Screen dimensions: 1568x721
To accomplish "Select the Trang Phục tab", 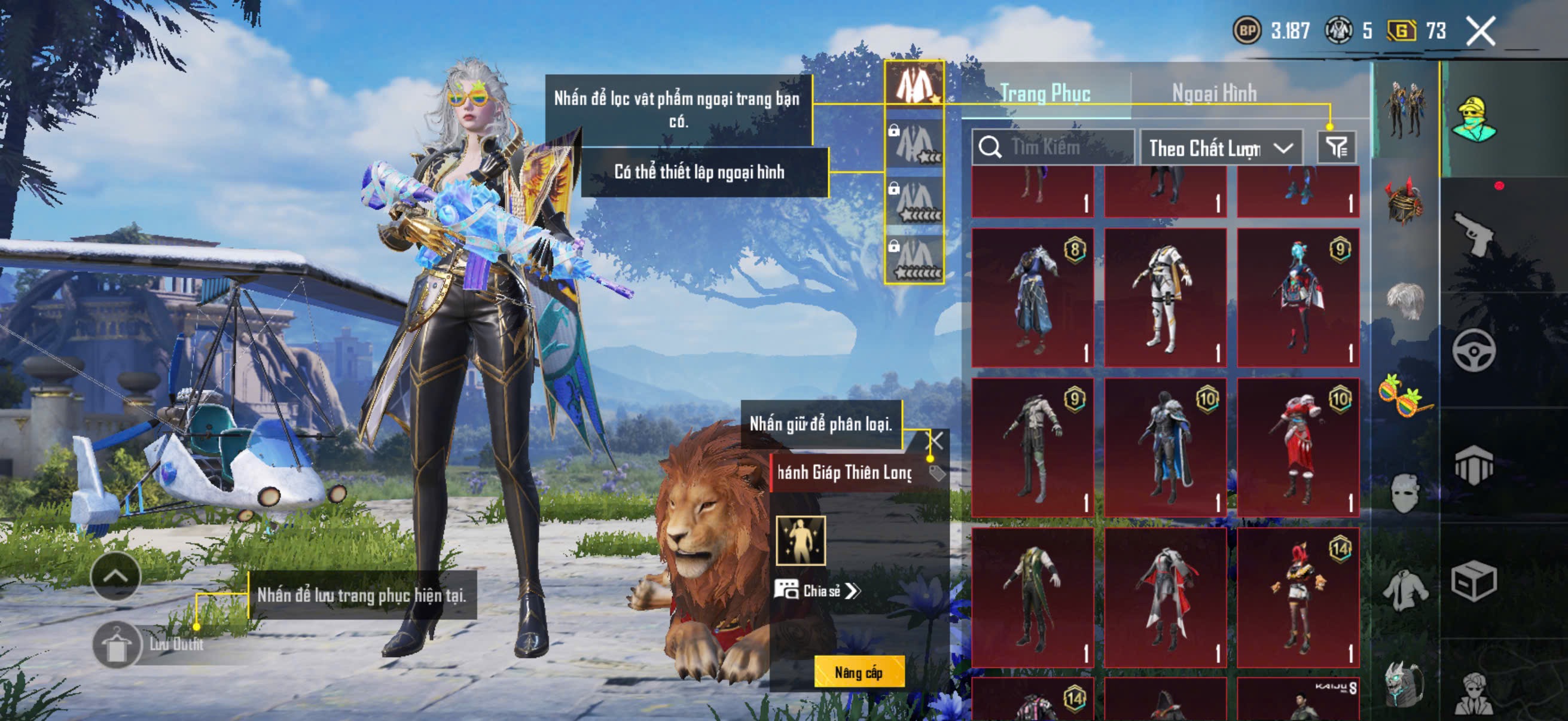I will (1045, 93).
